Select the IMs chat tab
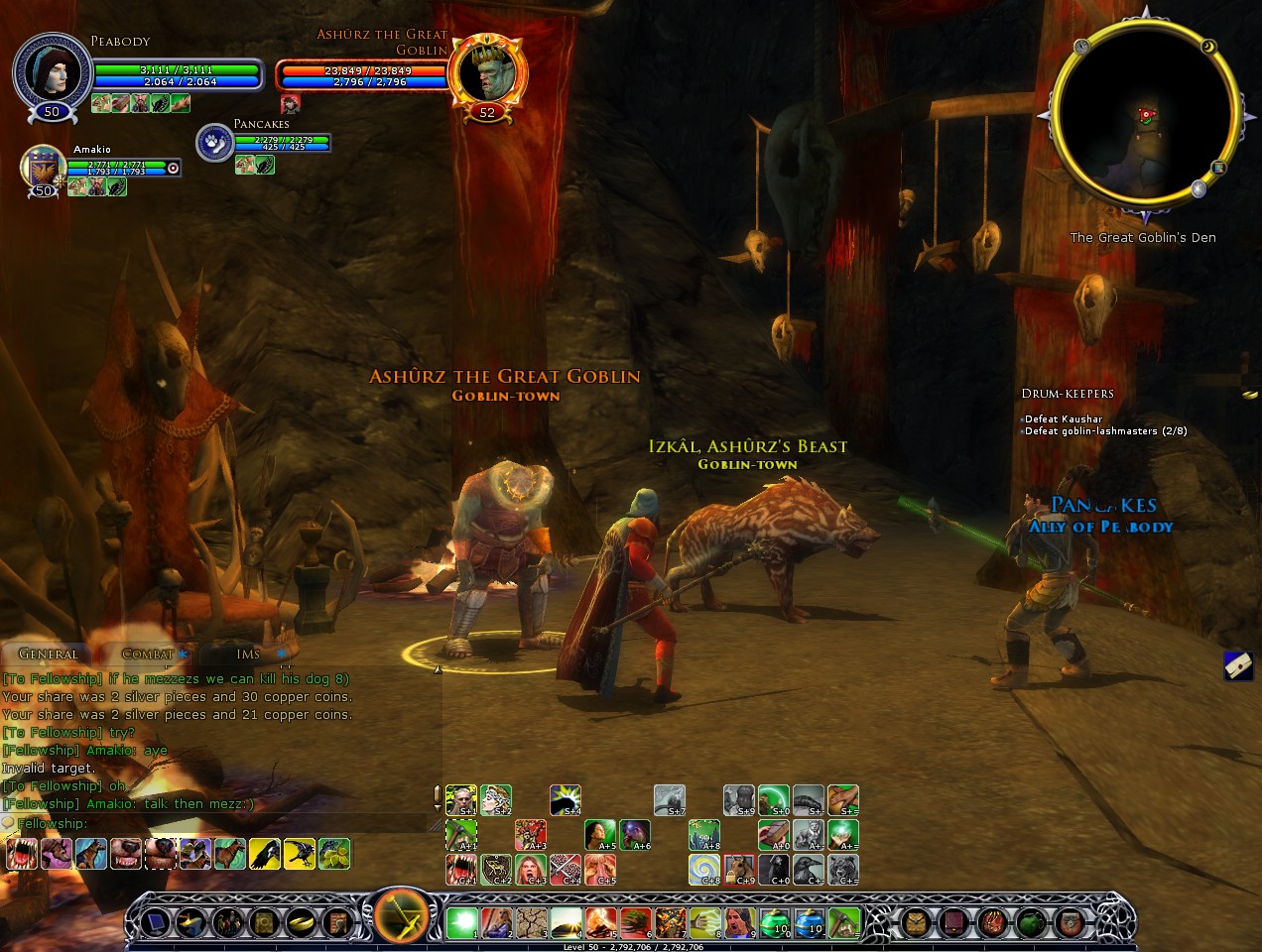1262x952 pixels. (248, 654)
